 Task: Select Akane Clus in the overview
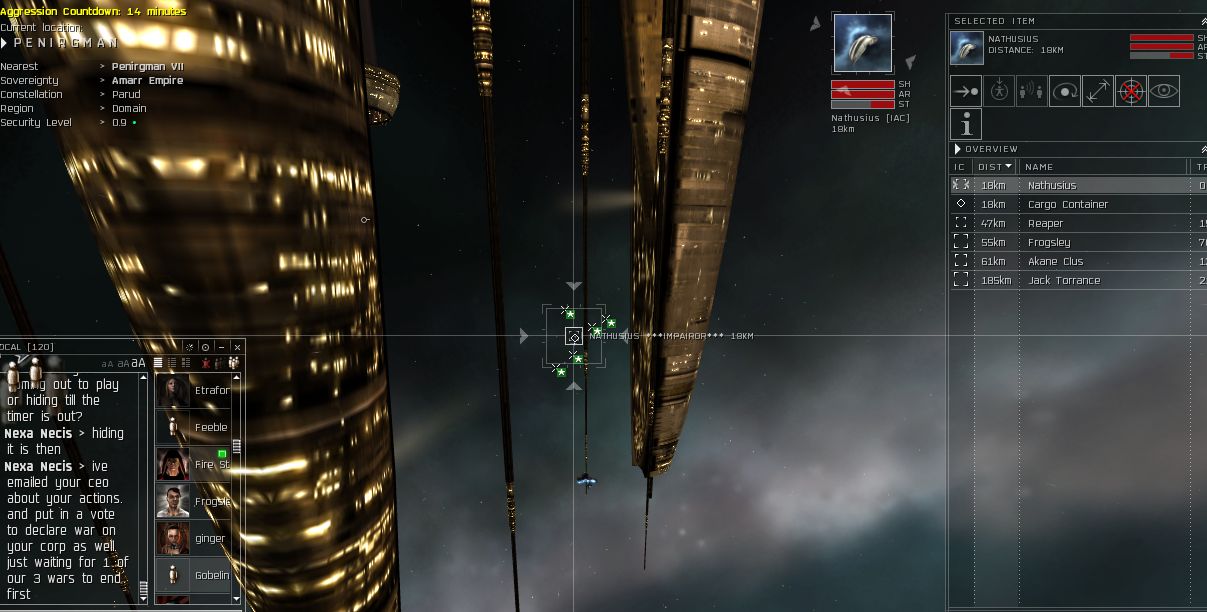pos(1055,262)
